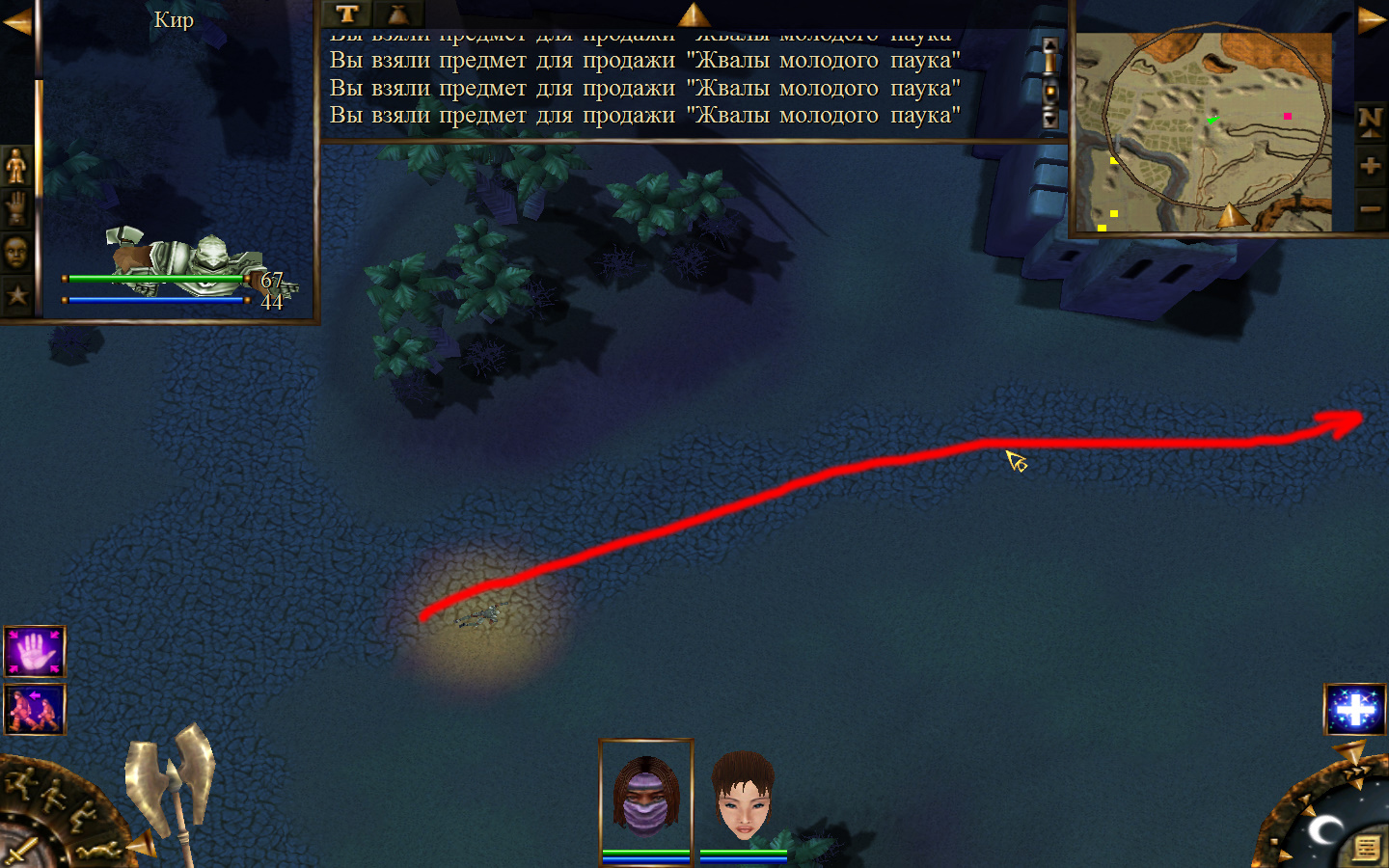Open the star icon tab
The width and height of the screenshot is (1389, 868).
point(16,295)
